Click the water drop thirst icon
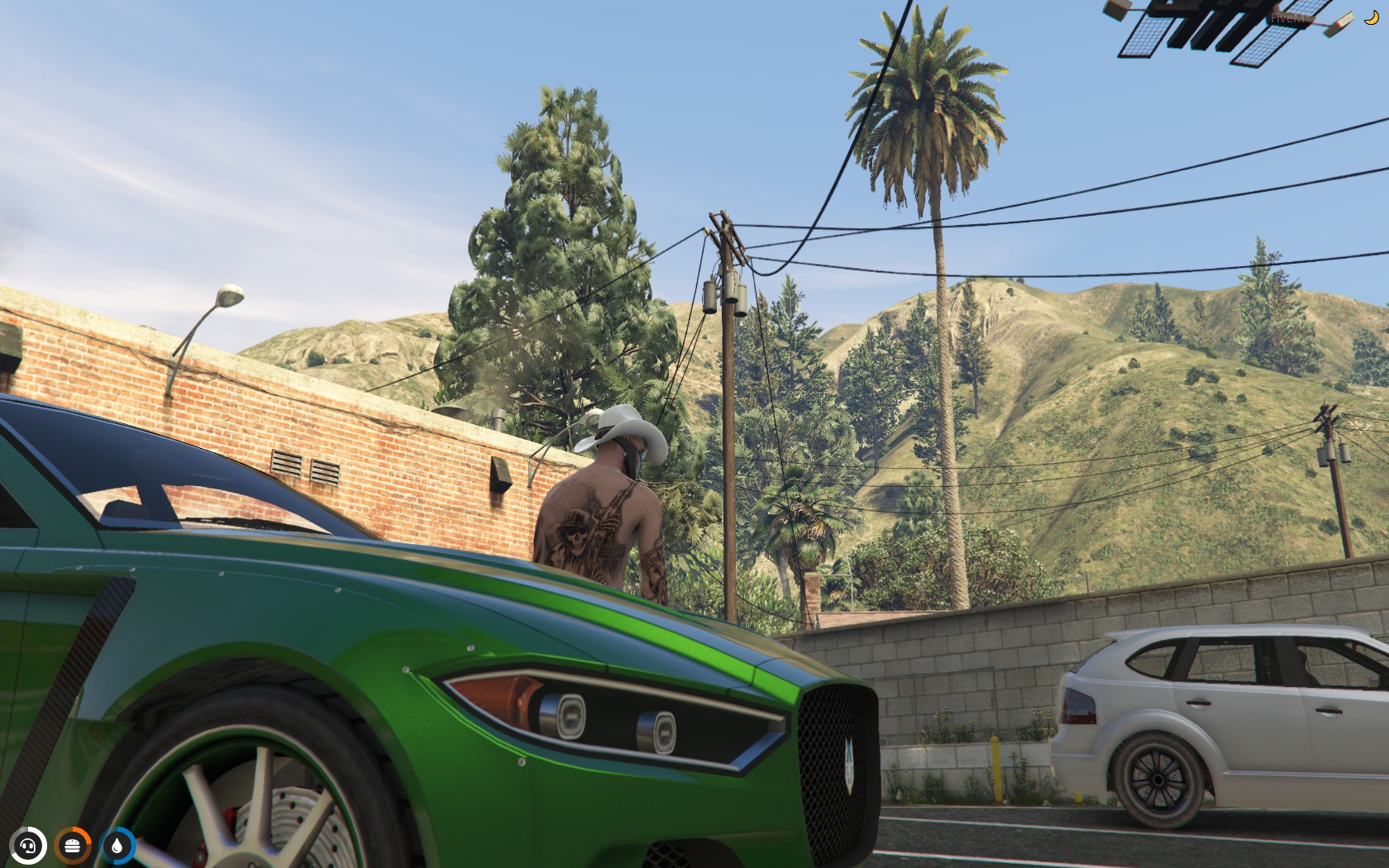Screen dimensions: 1389x868 [x=117, y=846]
